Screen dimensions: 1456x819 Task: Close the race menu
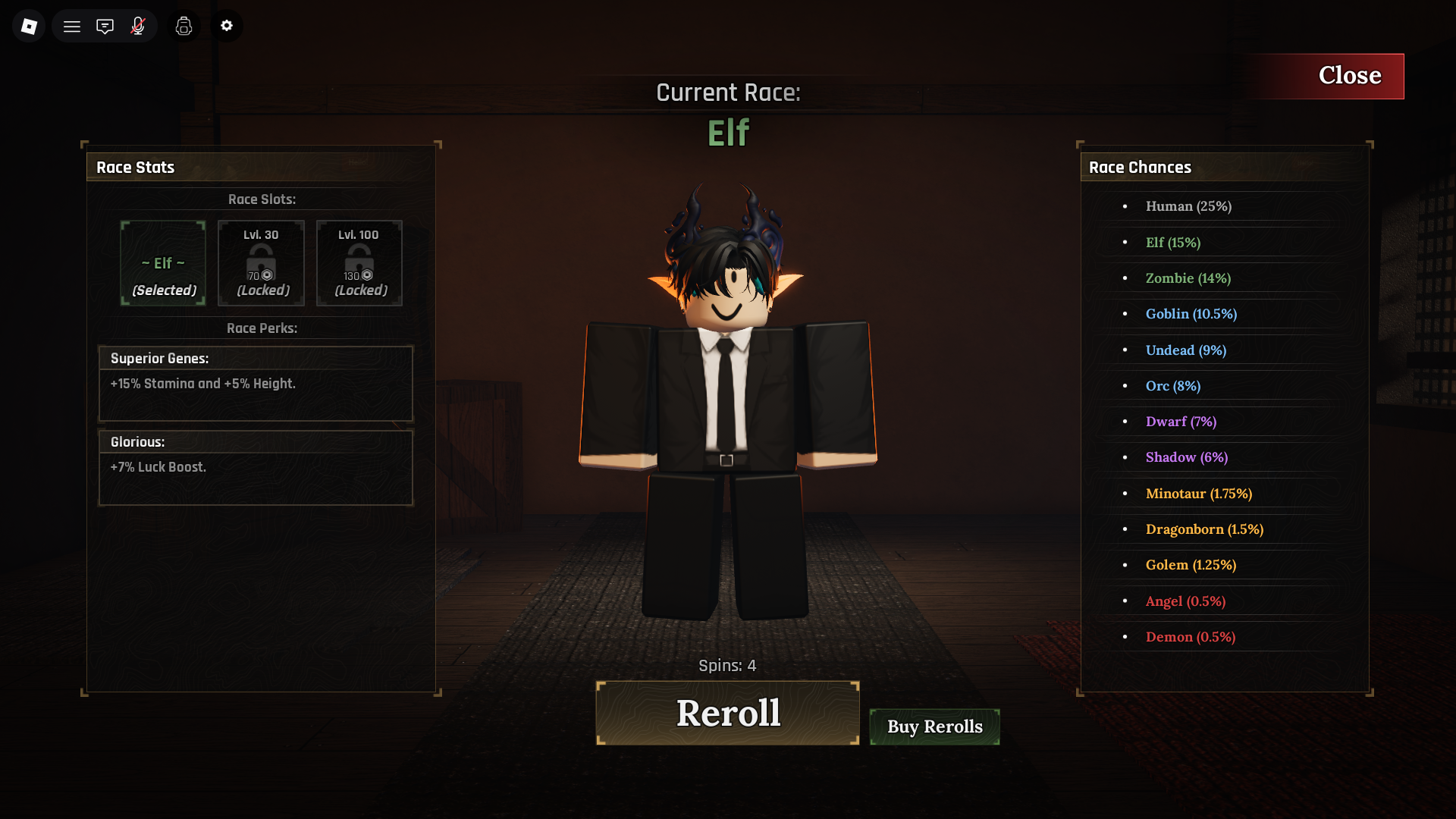pos(1350,75)
